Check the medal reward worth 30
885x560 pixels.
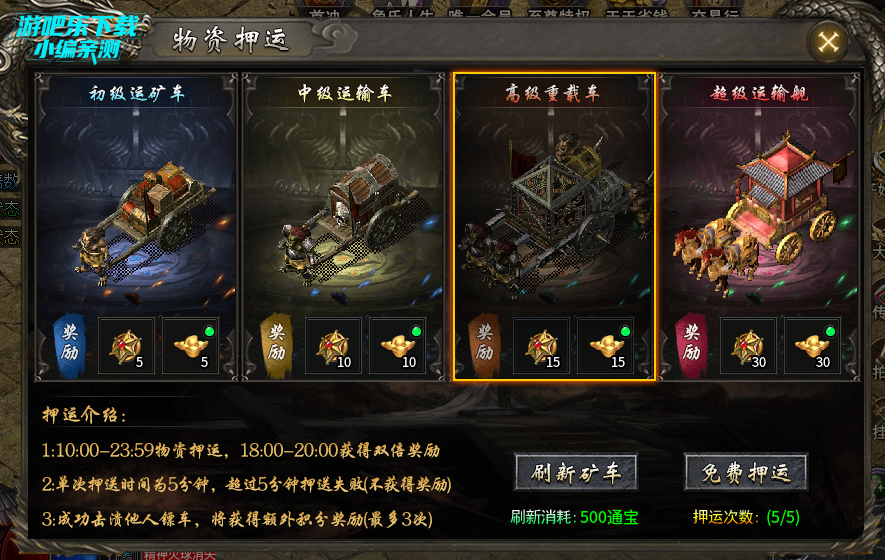click(749, 346)
